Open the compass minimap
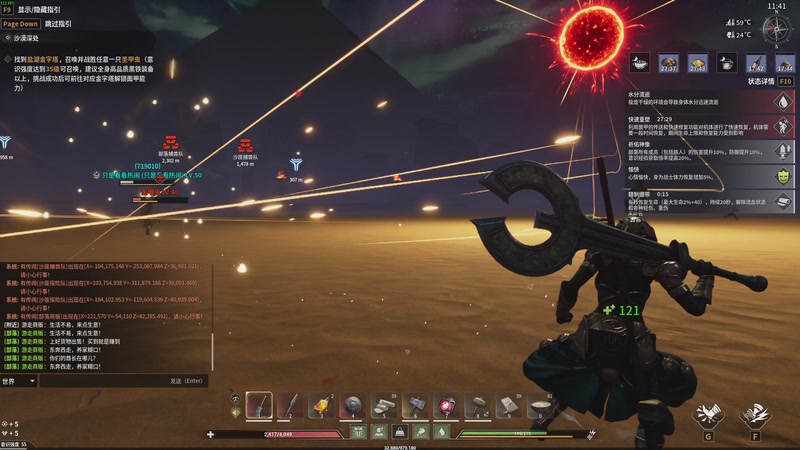 click(775, 27)
